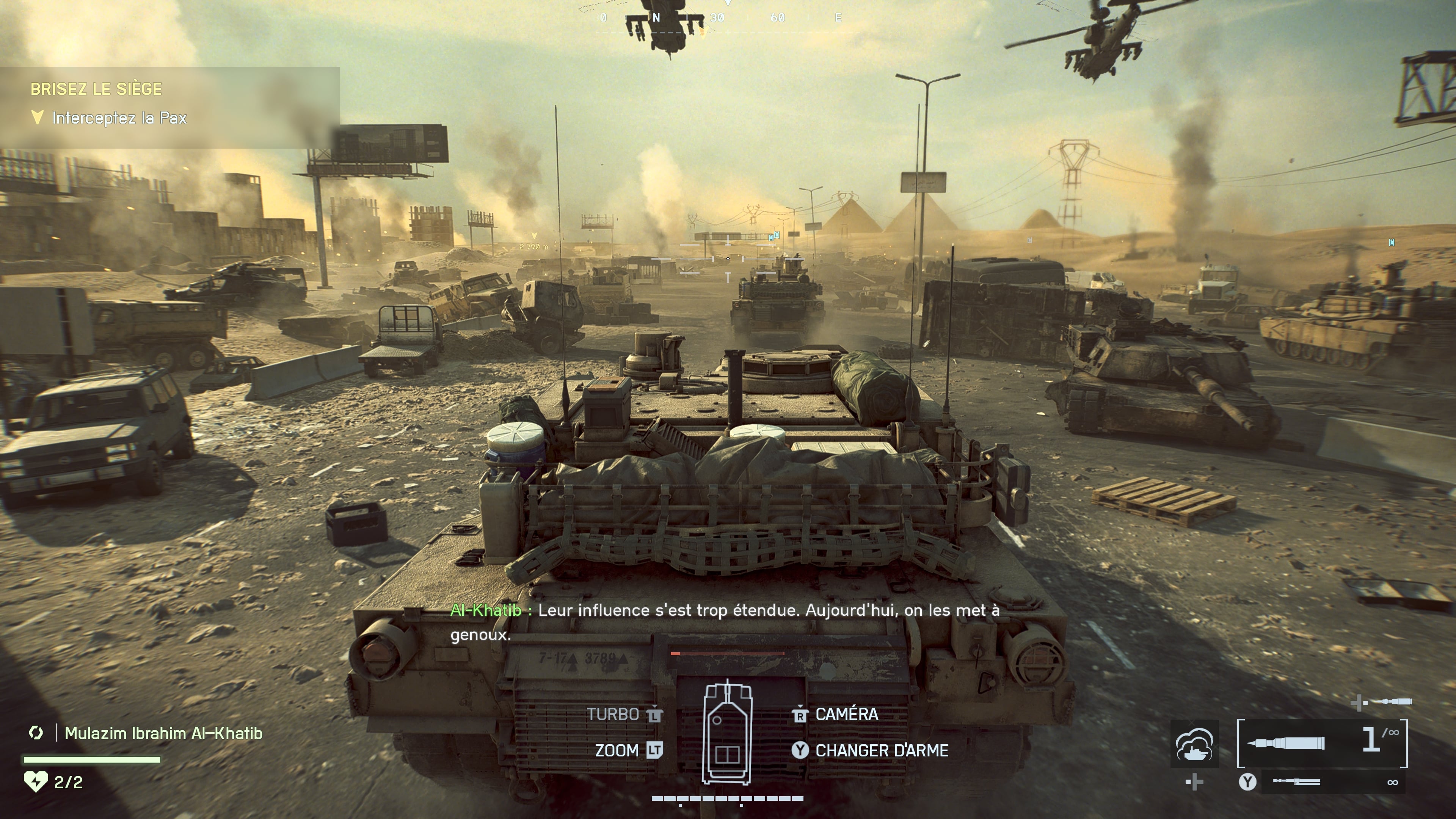Screen dimensions: 1456x819
Task: Click the 2 790 m objective waypoint marker
Action: [533, 237]
